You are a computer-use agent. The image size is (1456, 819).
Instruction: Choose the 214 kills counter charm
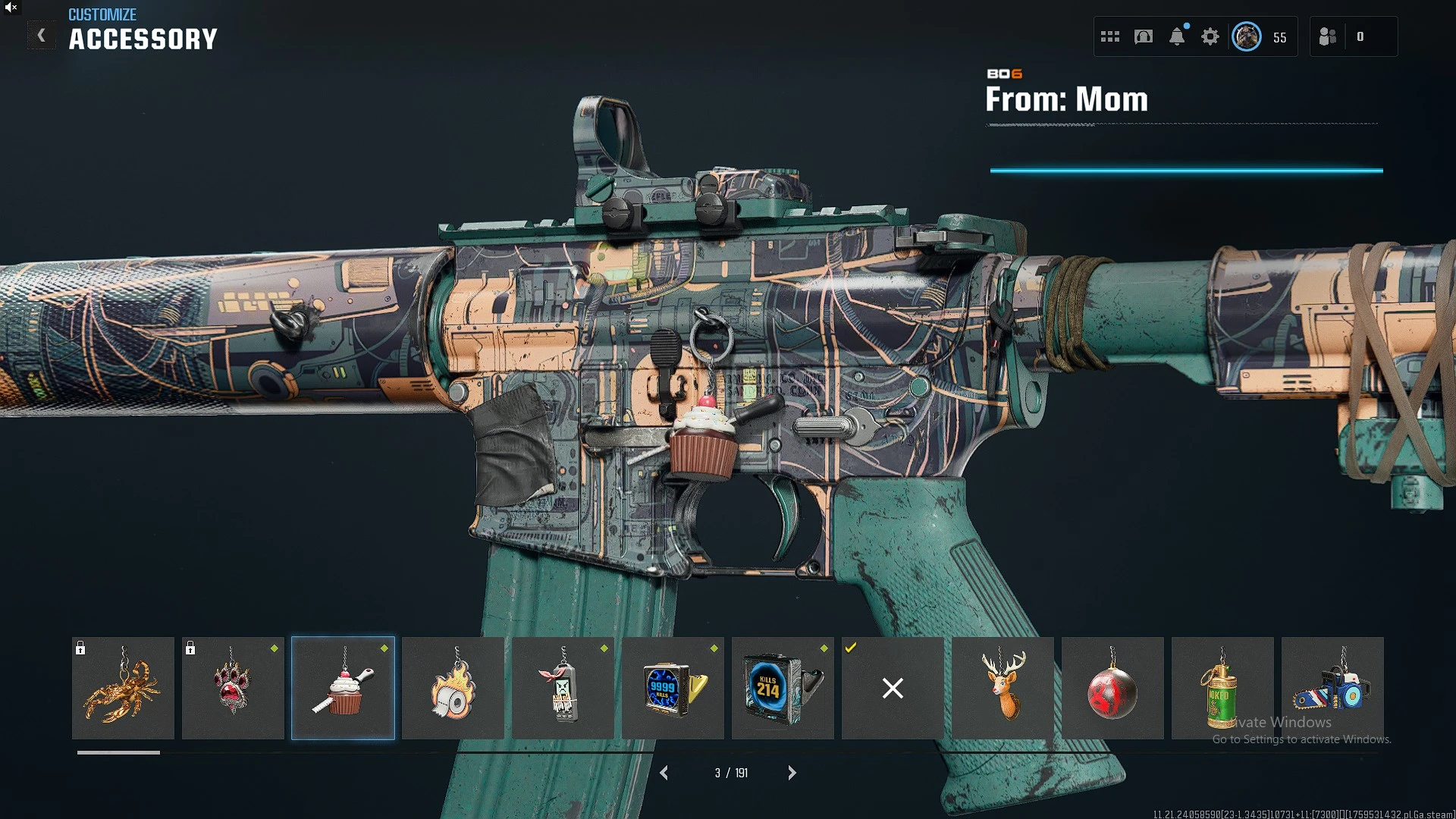[783, 688]
